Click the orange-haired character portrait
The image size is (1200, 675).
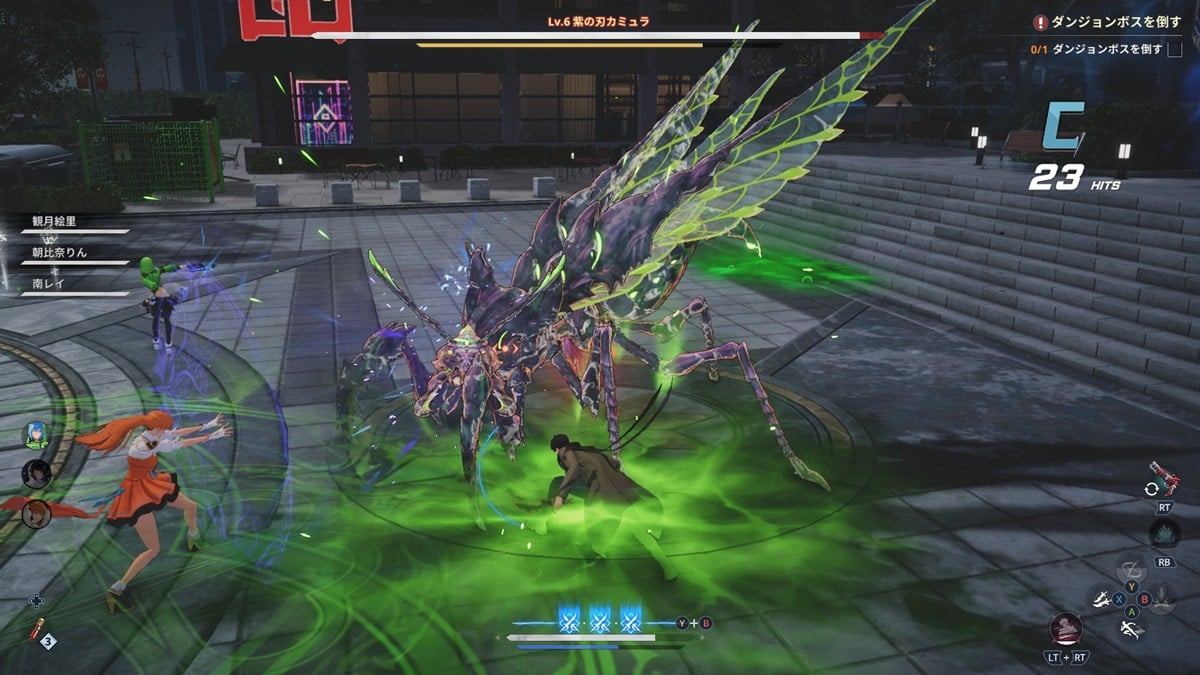(37, 512)
